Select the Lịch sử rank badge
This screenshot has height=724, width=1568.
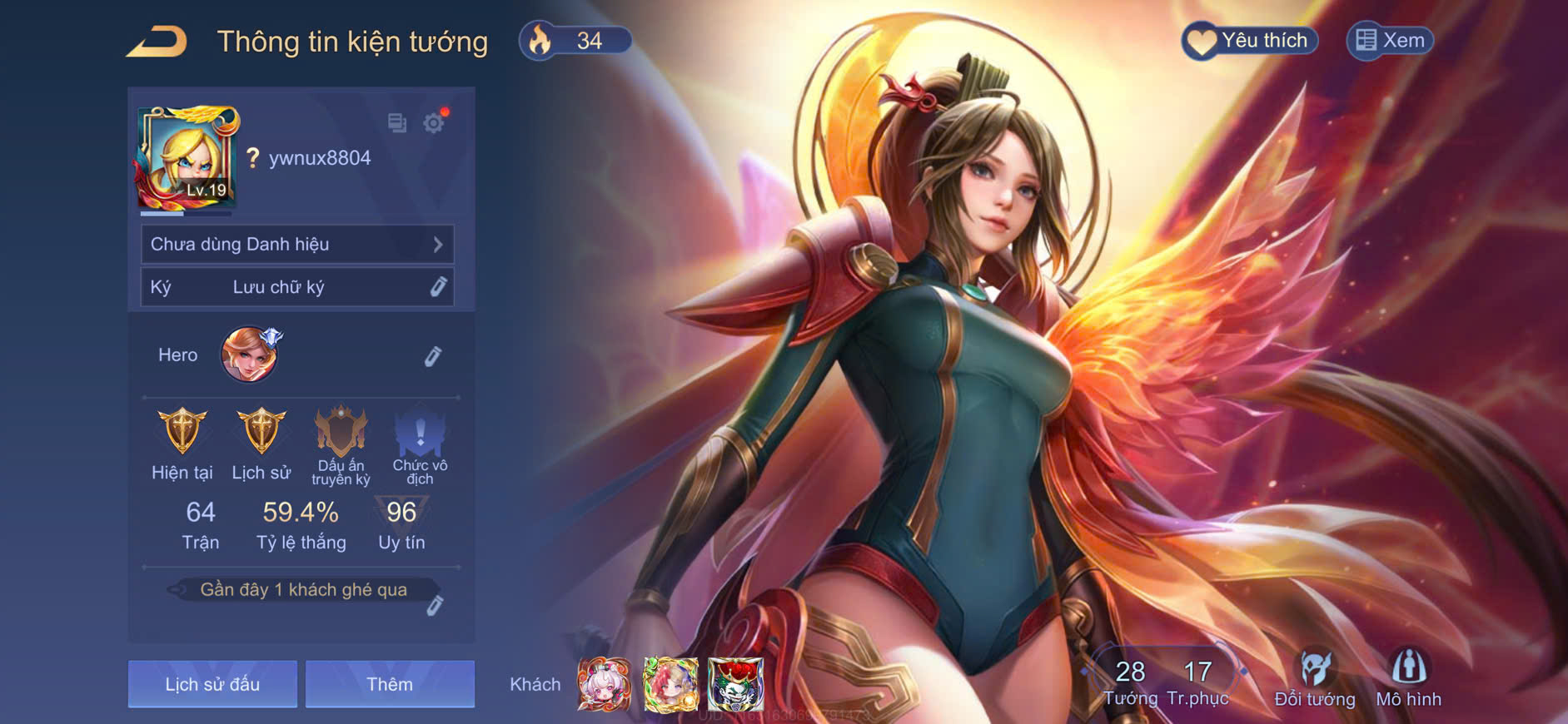point(261,433)
